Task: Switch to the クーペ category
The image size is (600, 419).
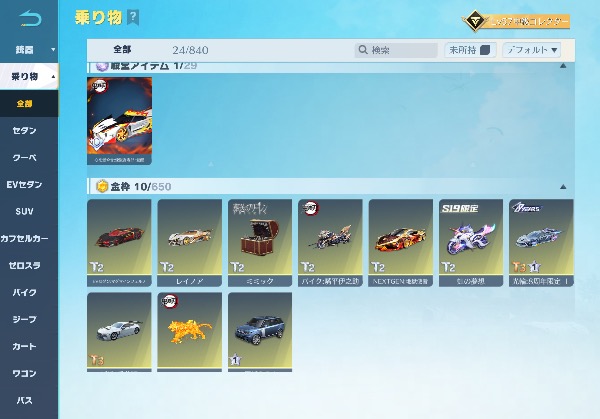Action: coord(25,158)
